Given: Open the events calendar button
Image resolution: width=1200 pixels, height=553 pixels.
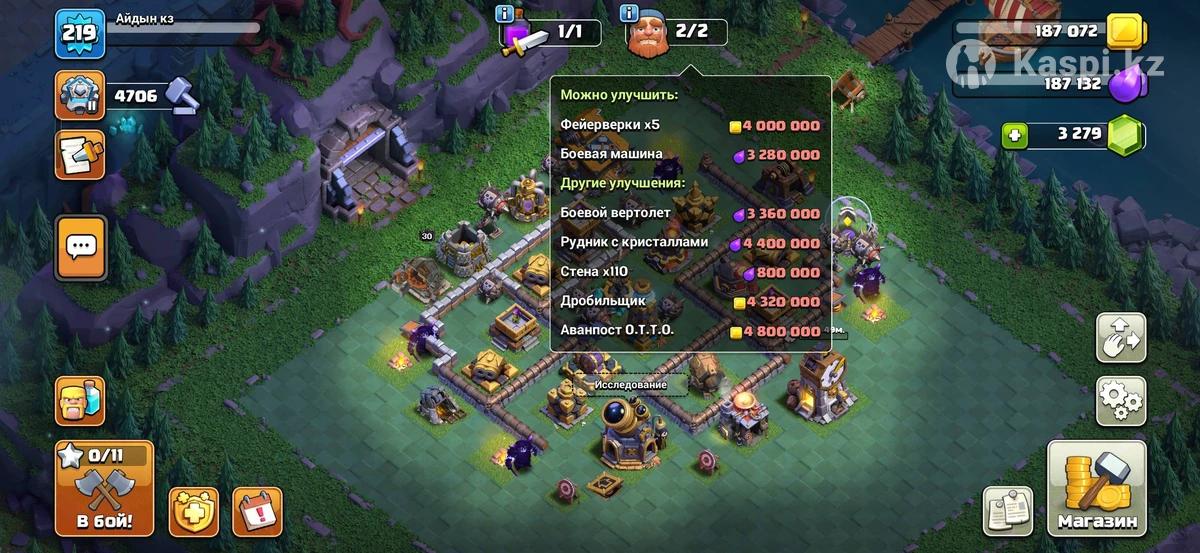Looking at the screenshot, I should tap(257, 512).
